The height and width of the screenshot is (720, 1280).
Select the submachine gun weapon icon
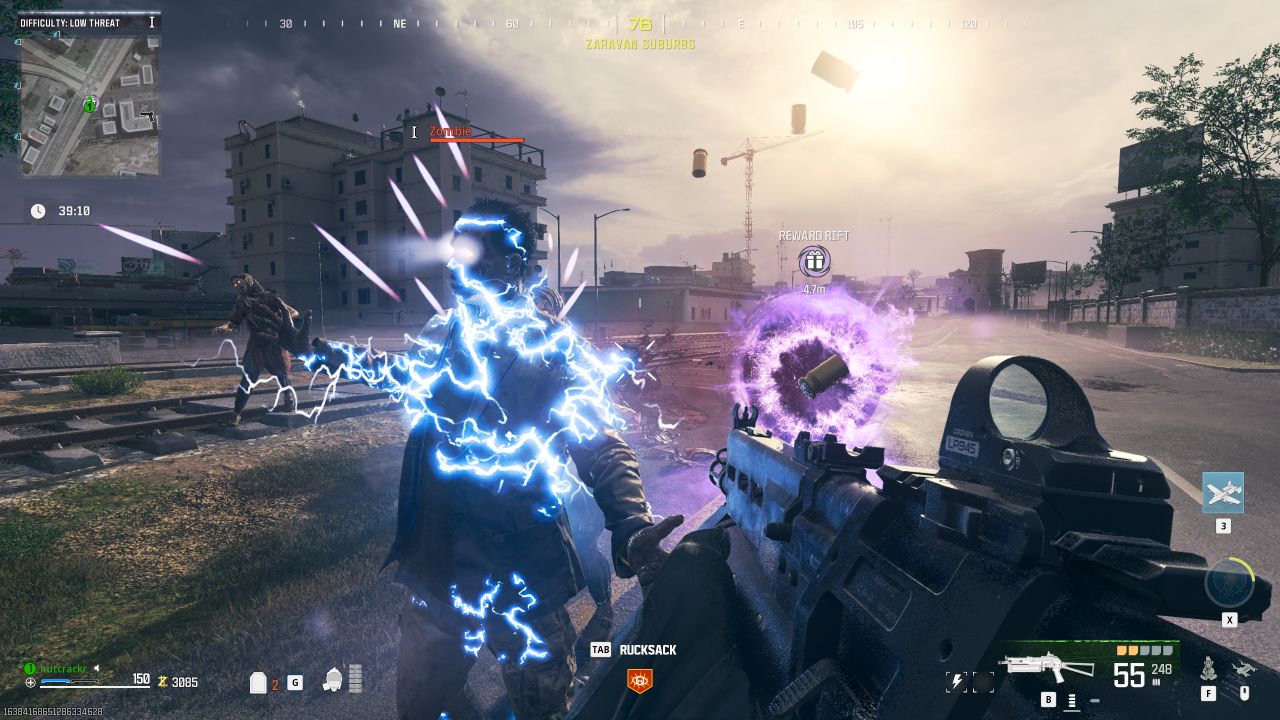(1047, 668)
